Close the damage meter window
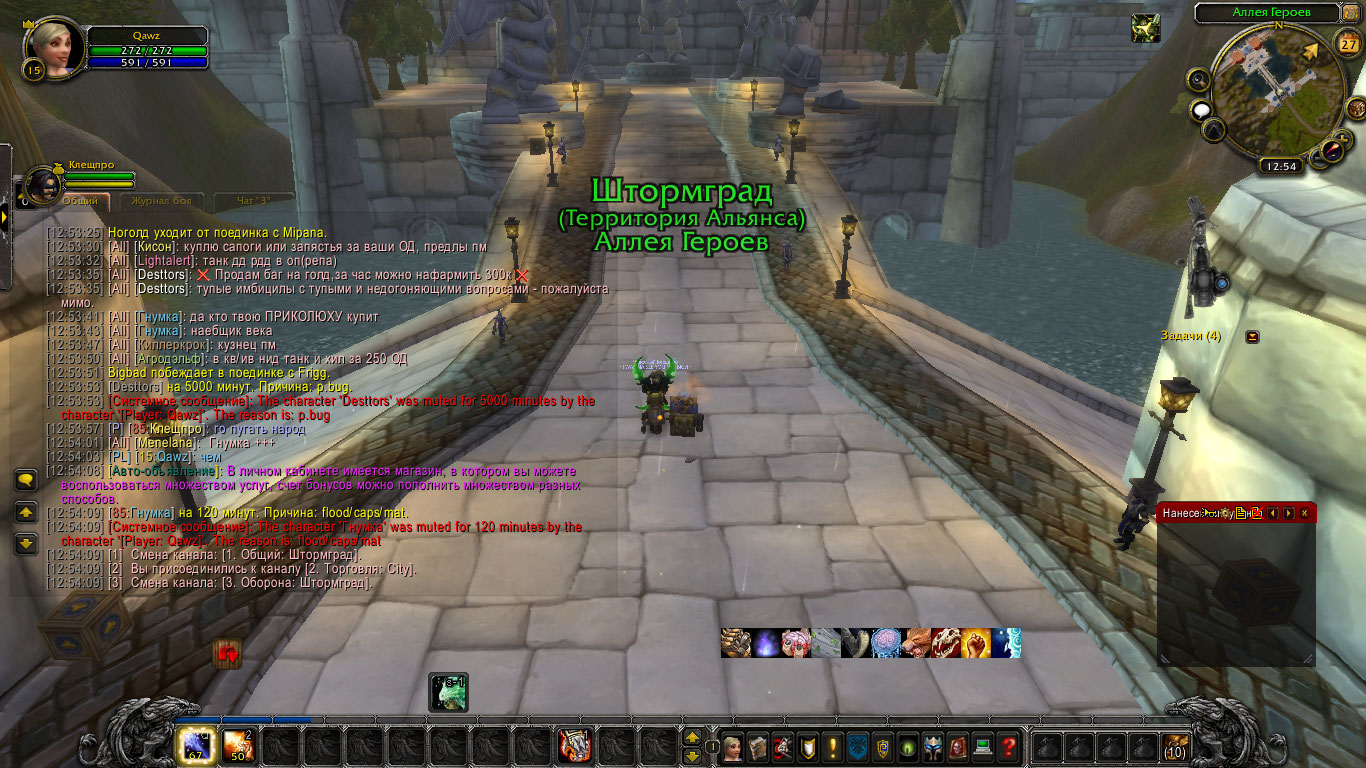 (1304, 513)
